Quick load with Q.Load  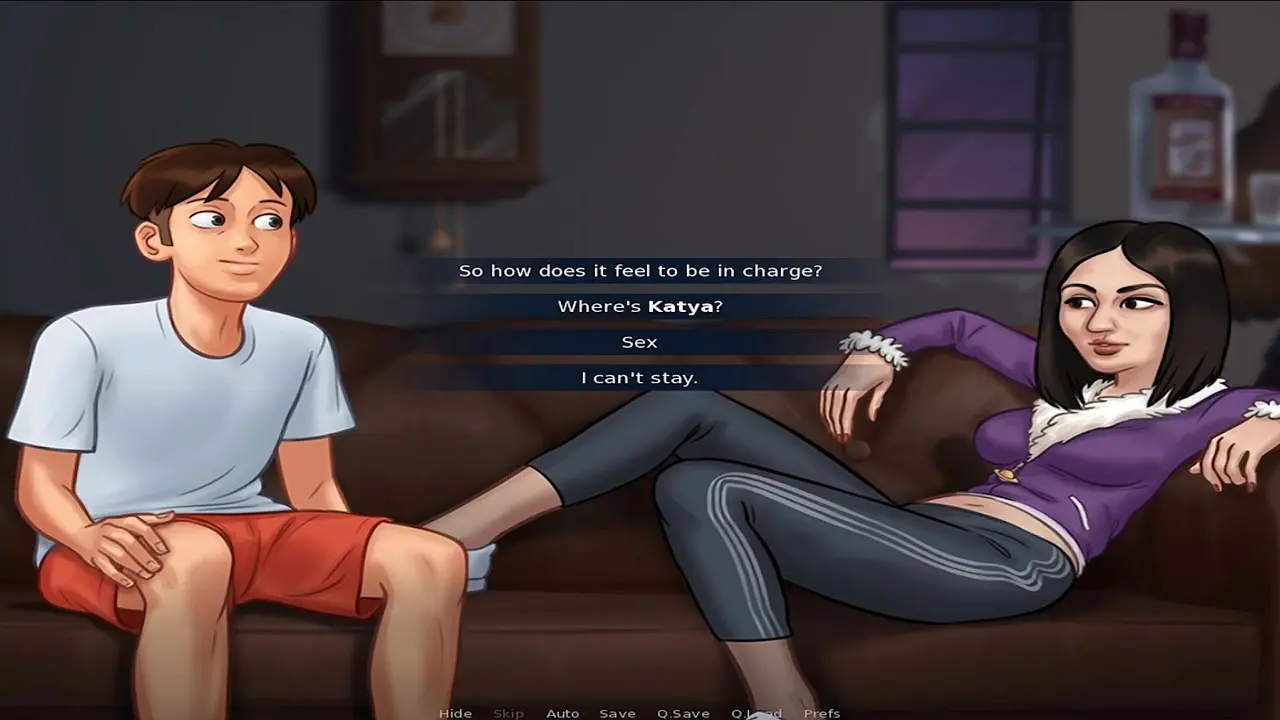(x=756, y=713)
